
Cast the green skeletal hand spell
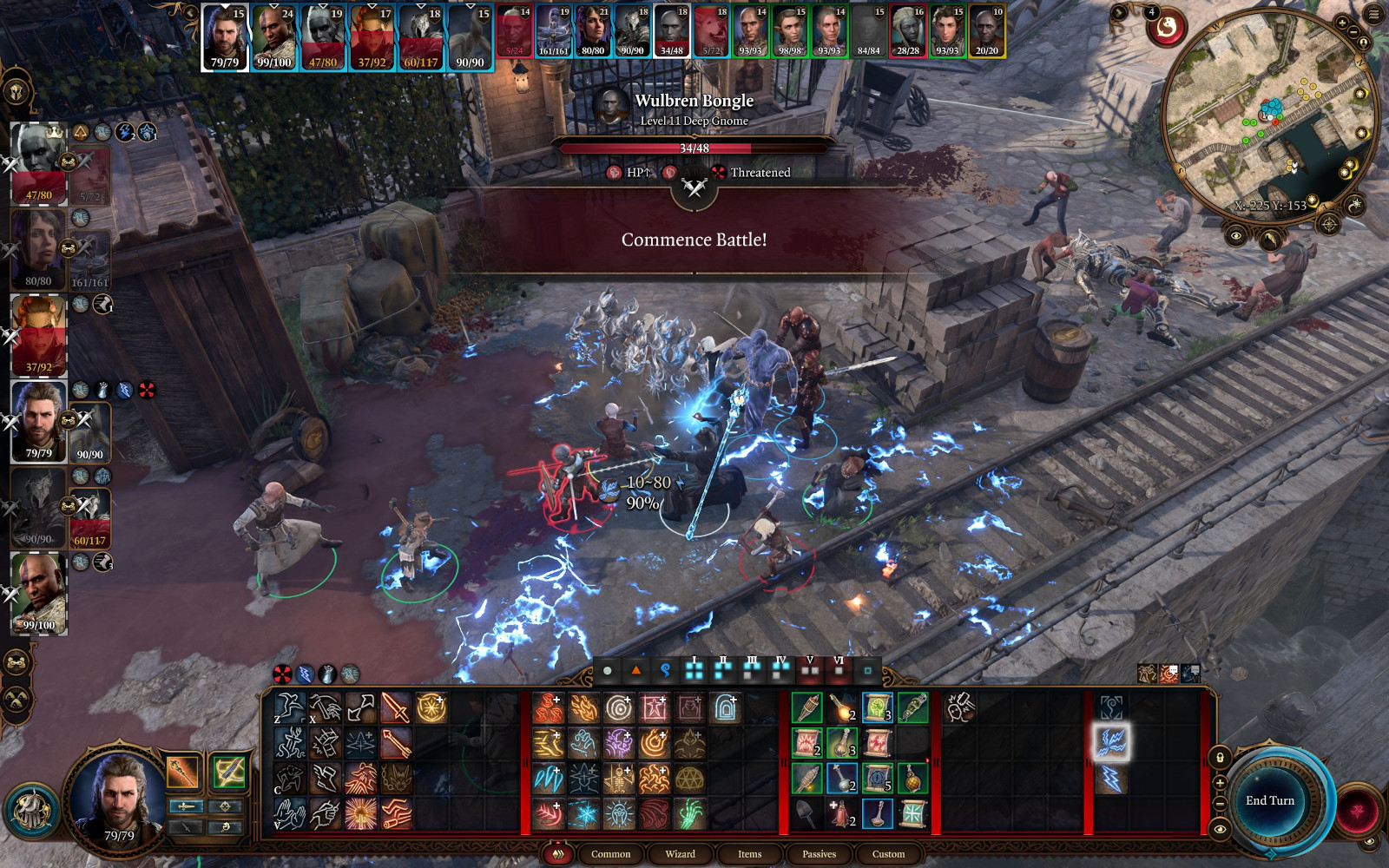[x=690, y=814]
